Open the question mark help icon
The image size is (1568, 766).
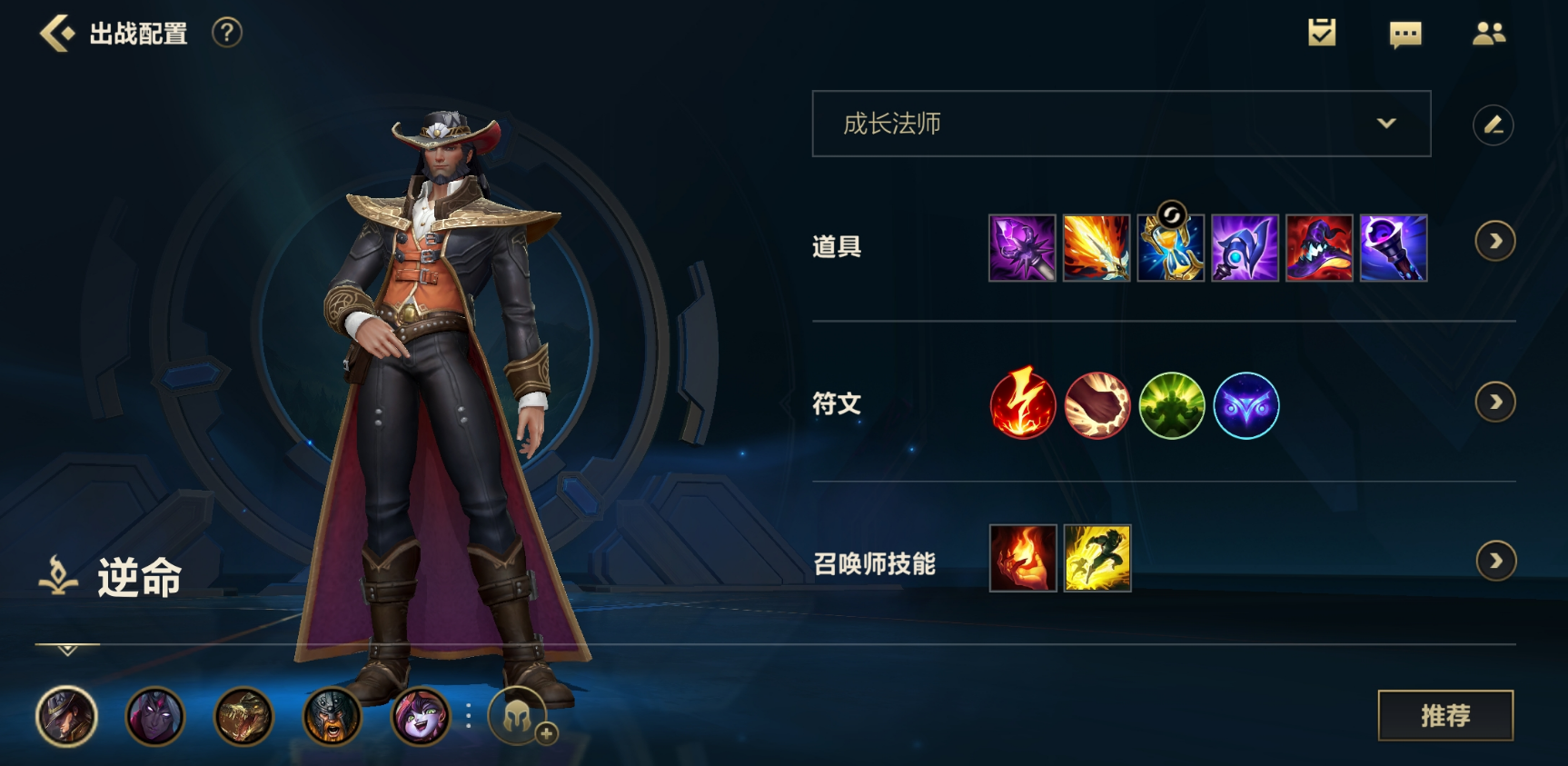click(227, 34)
